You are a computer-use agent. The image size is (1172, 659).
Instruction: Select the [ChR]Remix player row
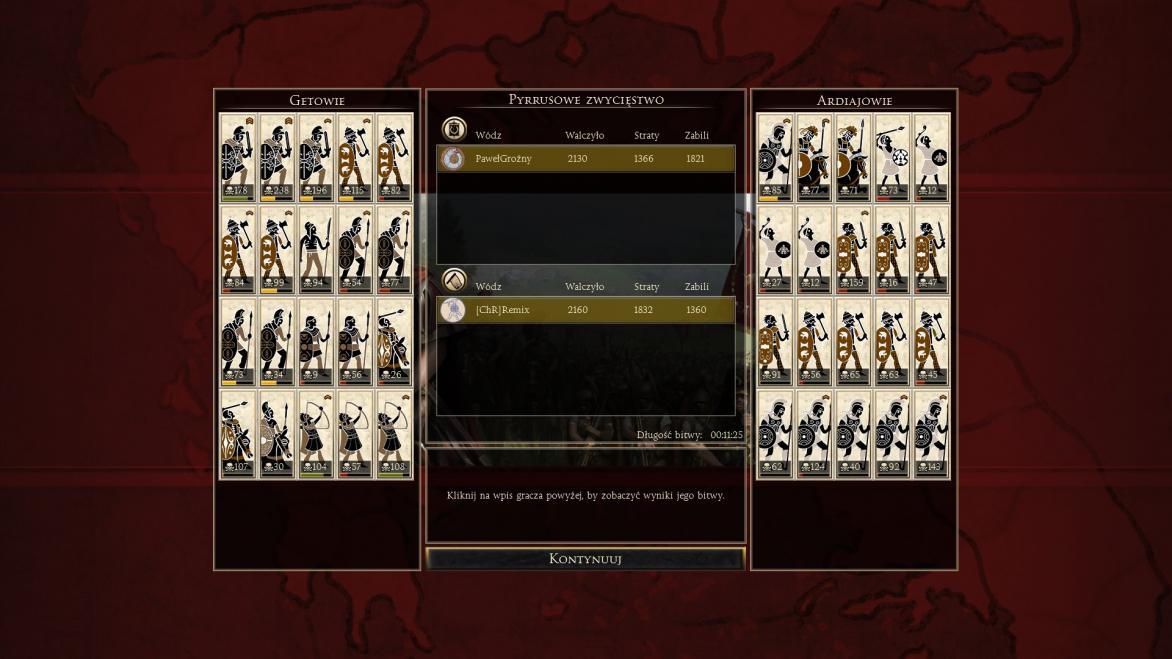(x=586, y=310)
